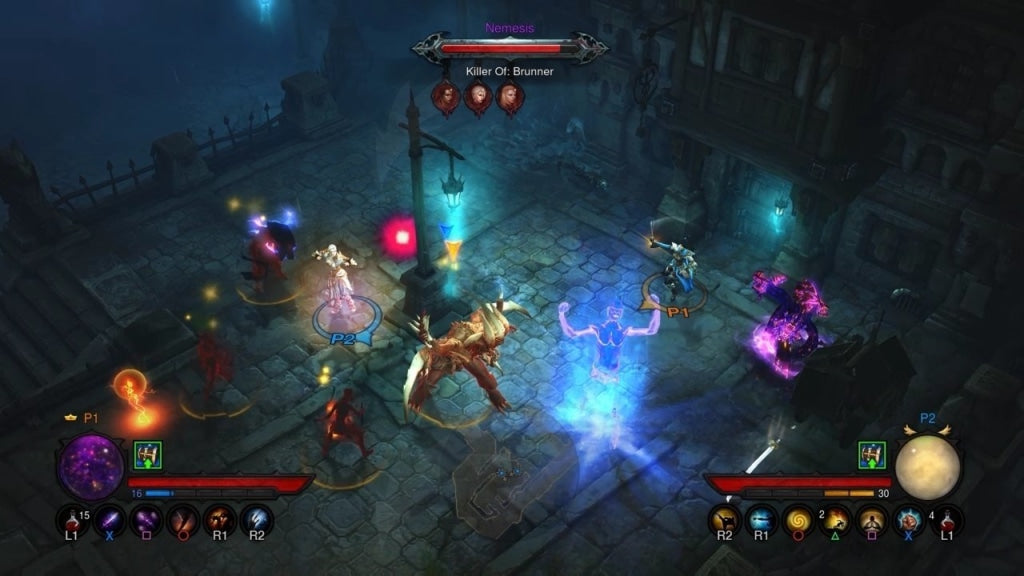Cast Player 1's blue lightning skill
This screenshot has height=576, width=1024.
click(x=256, y=520)
